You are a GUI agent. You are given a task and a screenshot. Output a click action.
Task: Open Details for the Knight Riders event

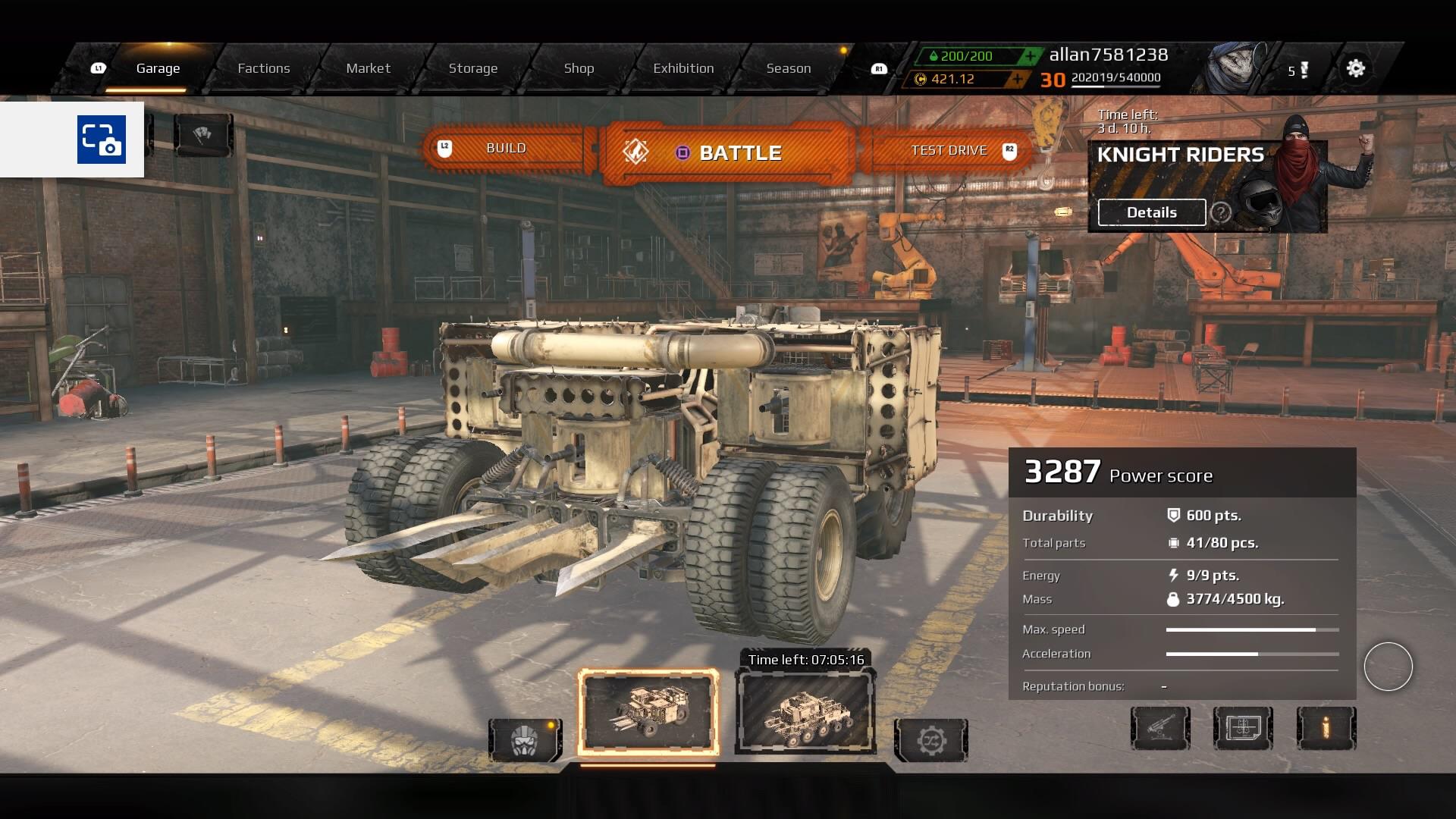[x=1150, y=212]
